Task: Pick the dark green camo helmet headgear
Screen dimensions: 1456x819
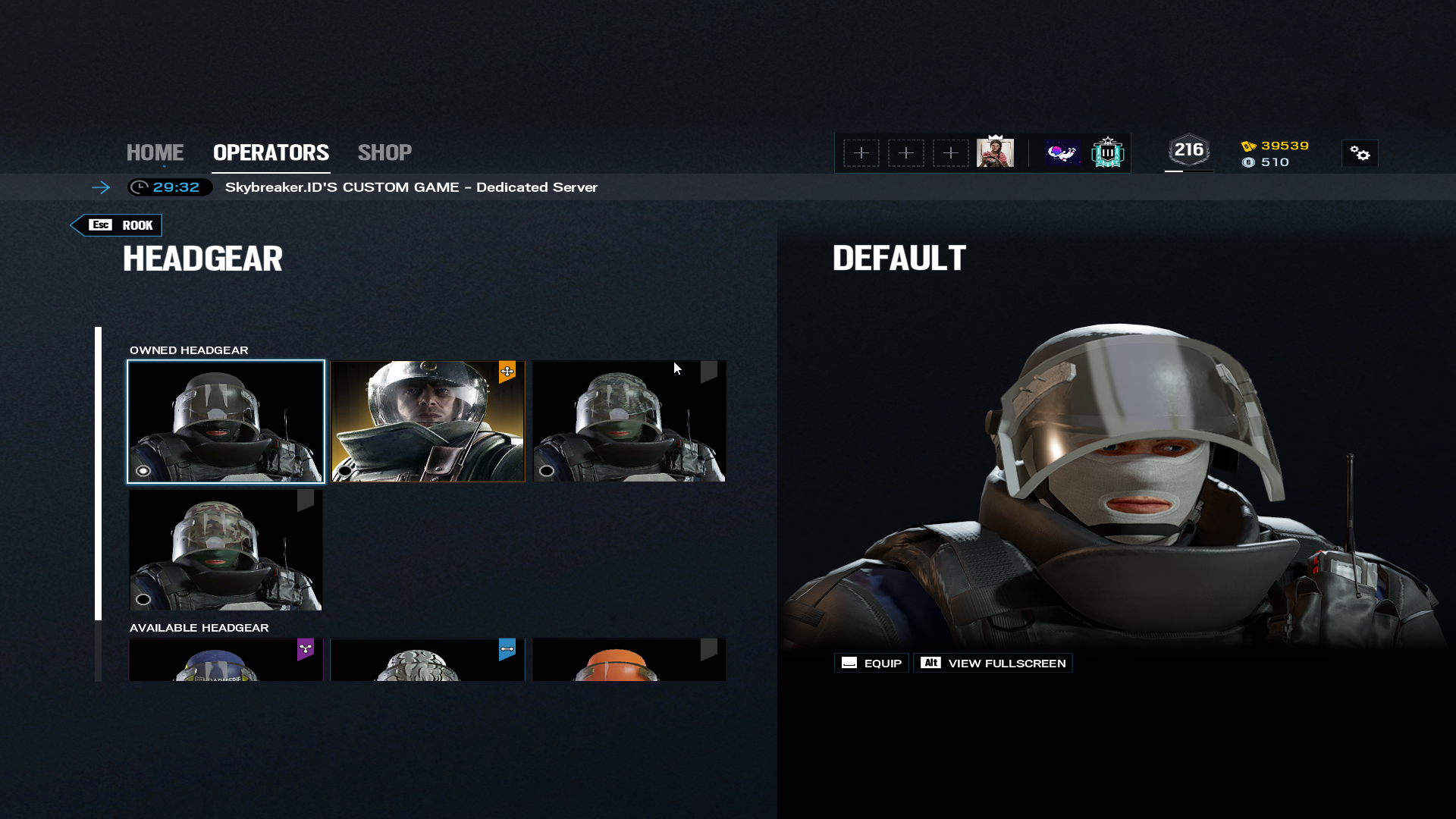Action: pos(629,421)
